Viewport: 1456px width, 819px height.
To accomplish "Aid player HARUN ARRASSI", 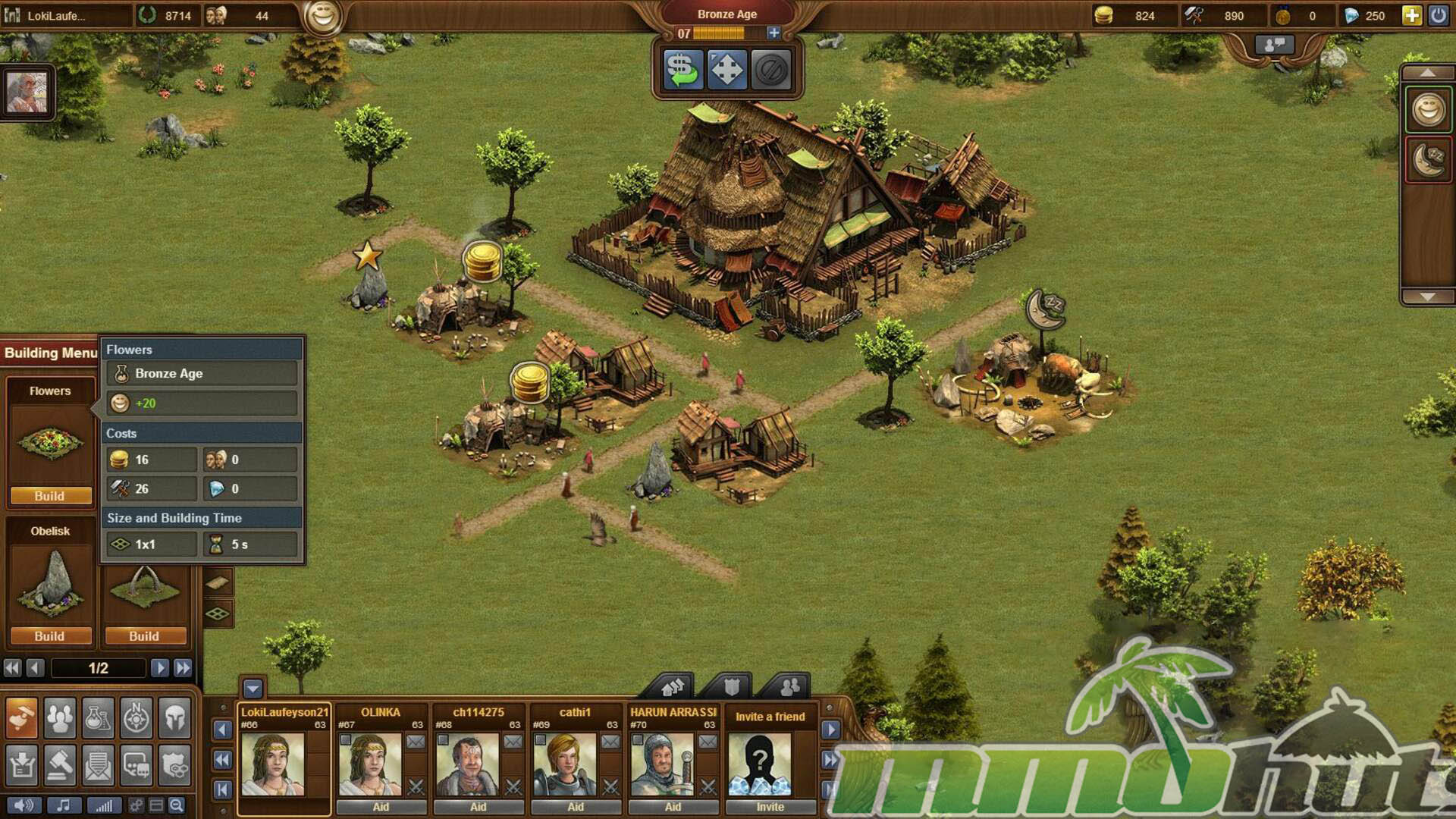I will click(x=673, y=807).
